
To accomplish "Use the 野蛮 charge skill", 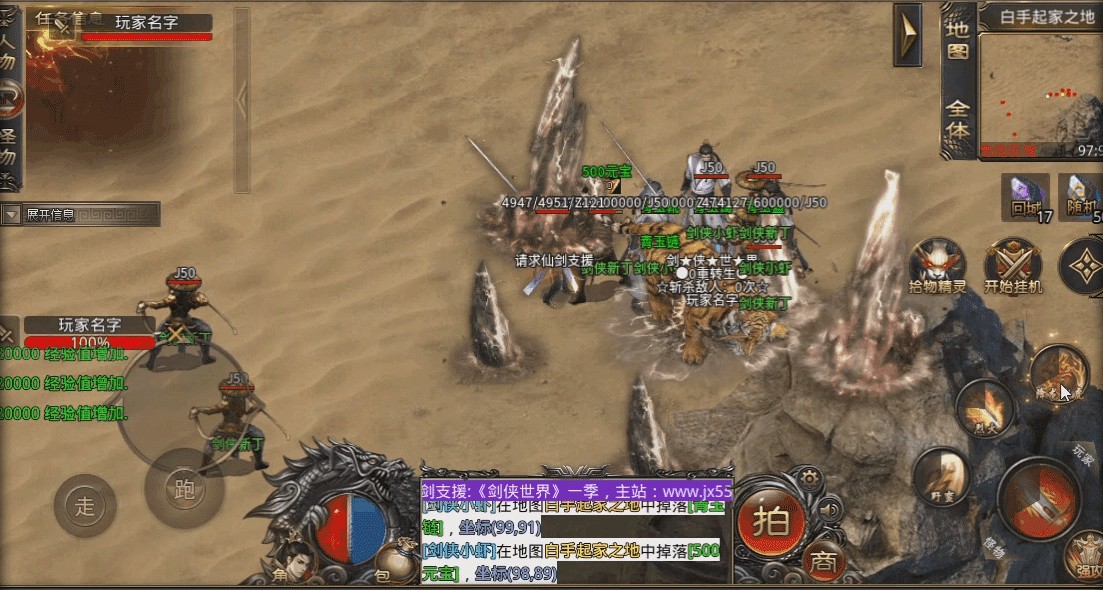I will pyautogui.click(x=941, y=476).
